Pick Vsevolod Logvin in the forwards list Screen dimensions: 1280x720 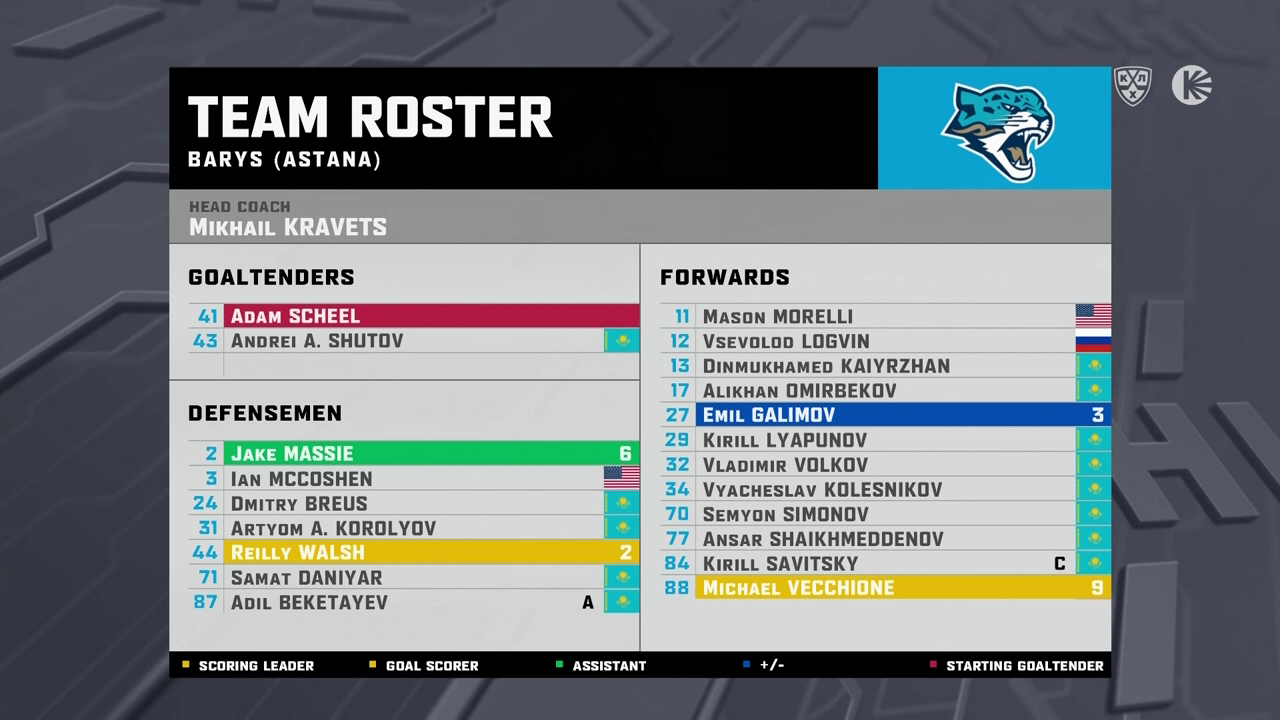[x=885, y=342]
